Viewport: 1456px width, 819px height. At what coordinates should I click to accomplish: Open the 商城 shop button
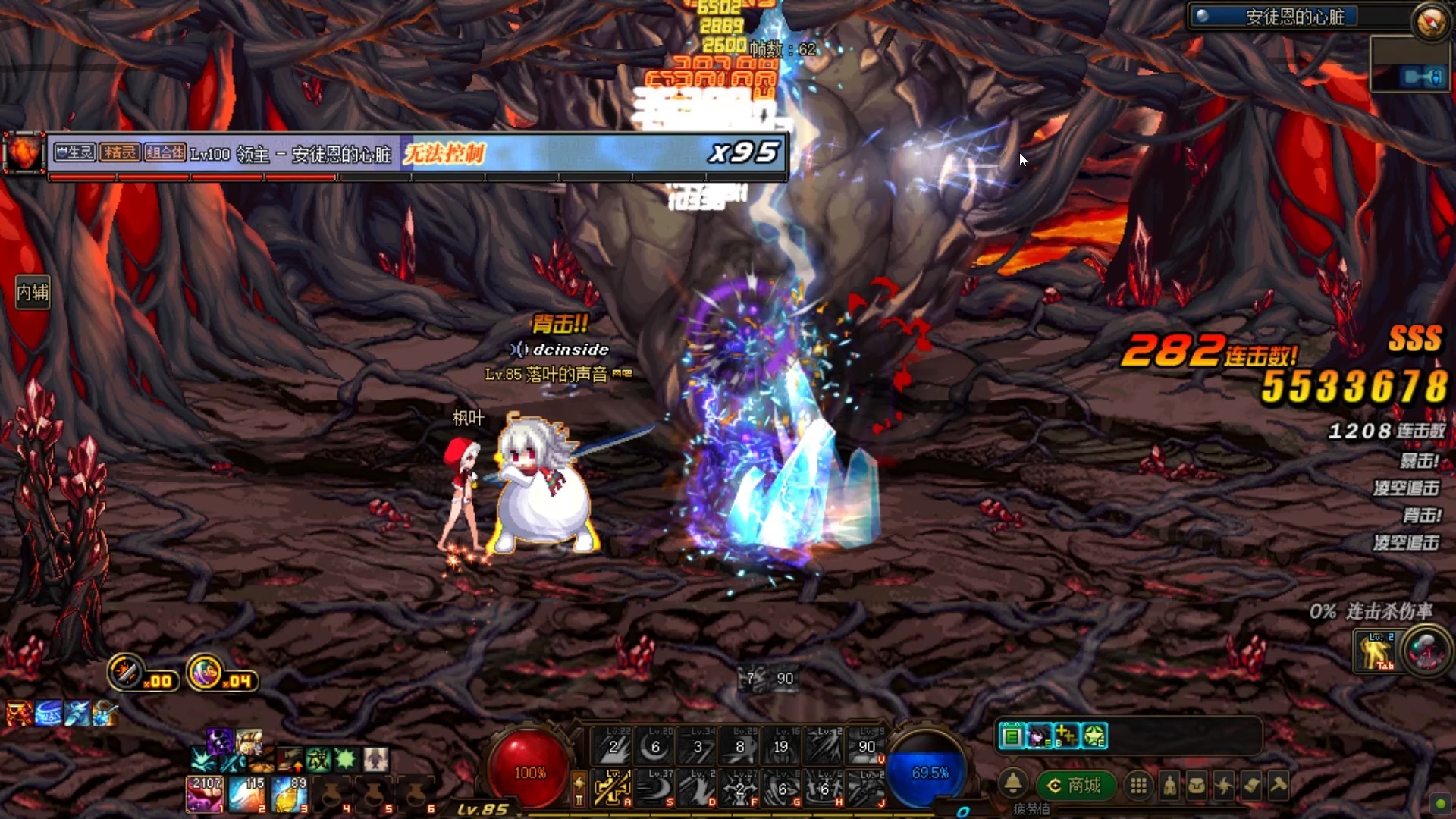[x=1075, y=786]
